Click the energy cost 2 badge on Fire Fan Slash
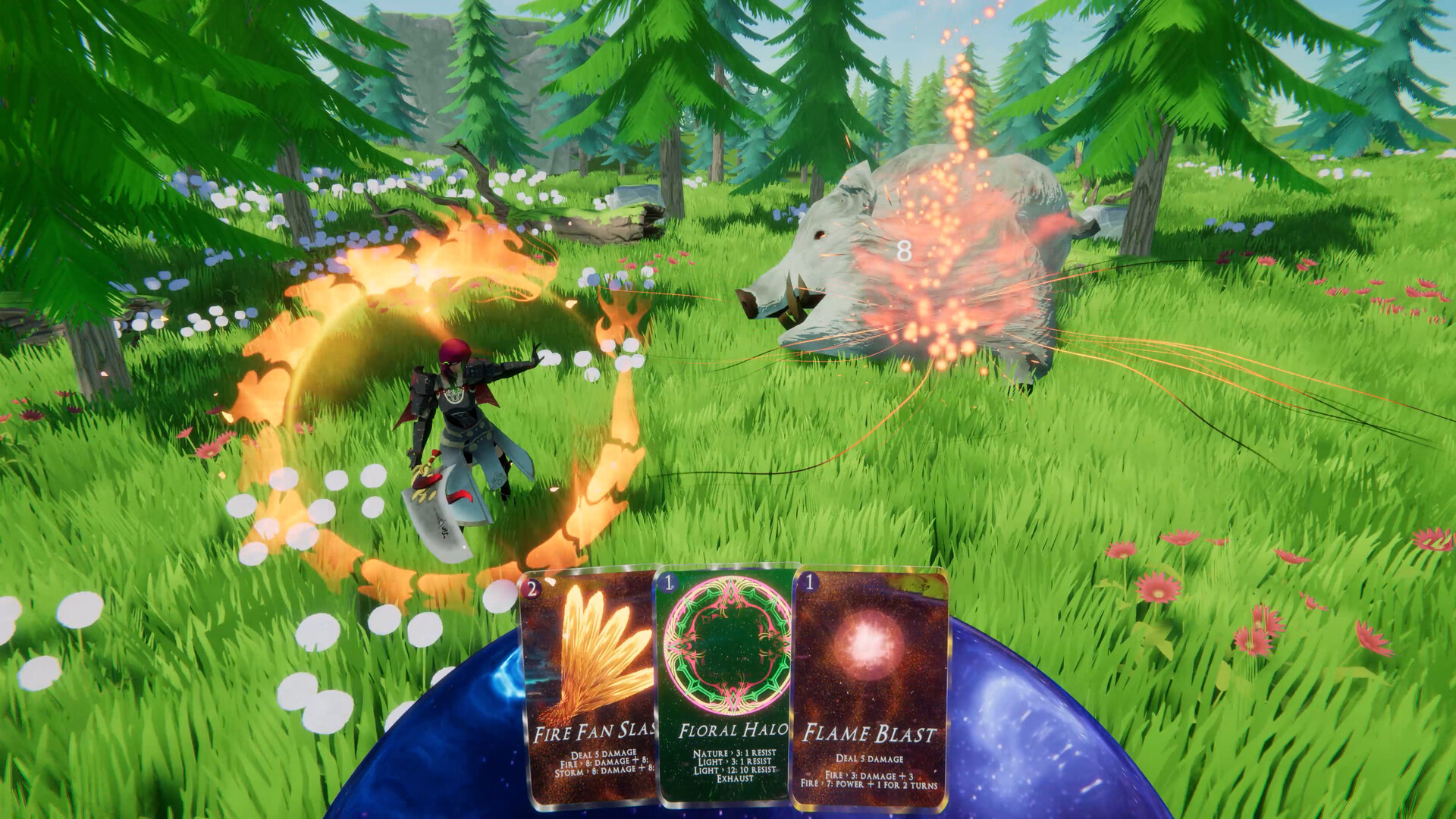This screenshot has width=1456, height=819. tap(532, 588)
